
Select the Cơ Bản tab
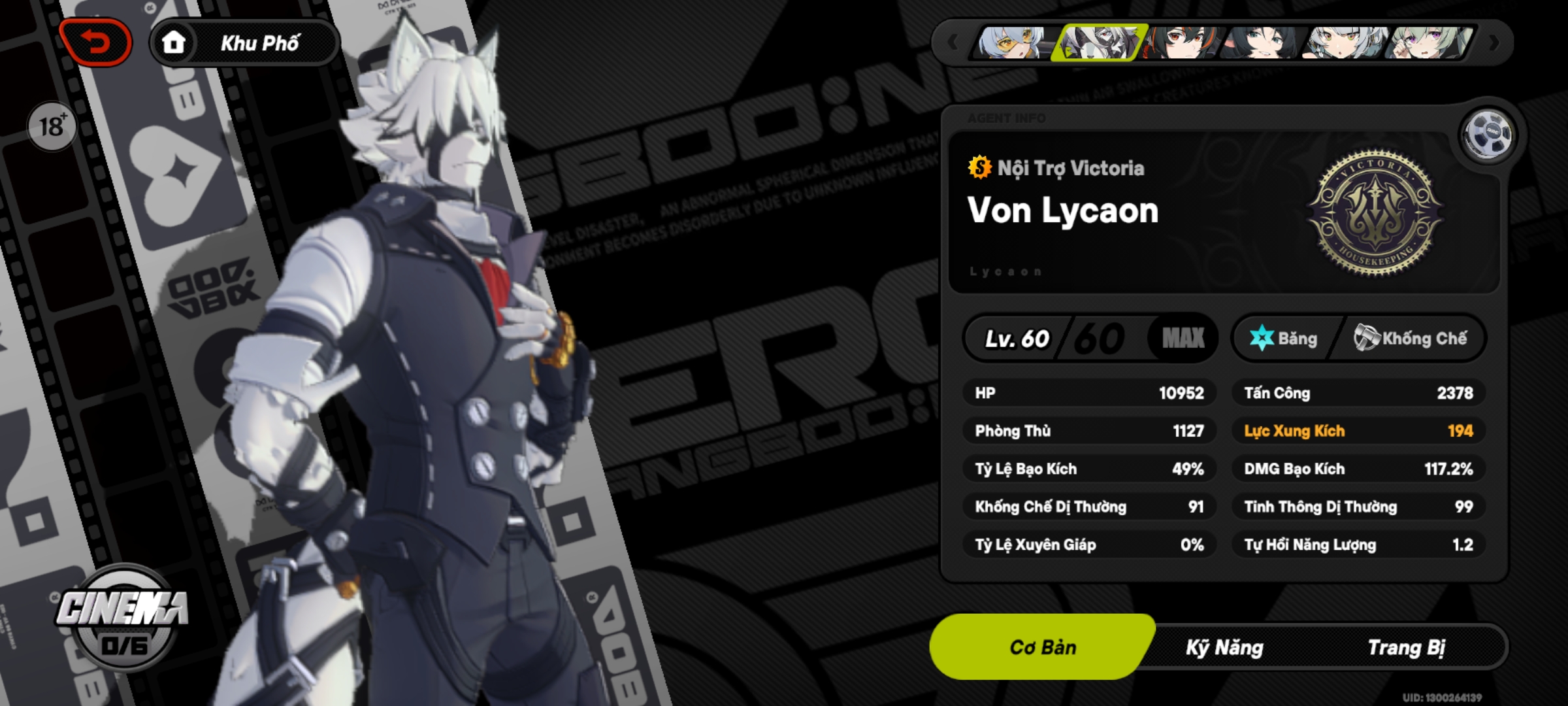pos(1040,648)
